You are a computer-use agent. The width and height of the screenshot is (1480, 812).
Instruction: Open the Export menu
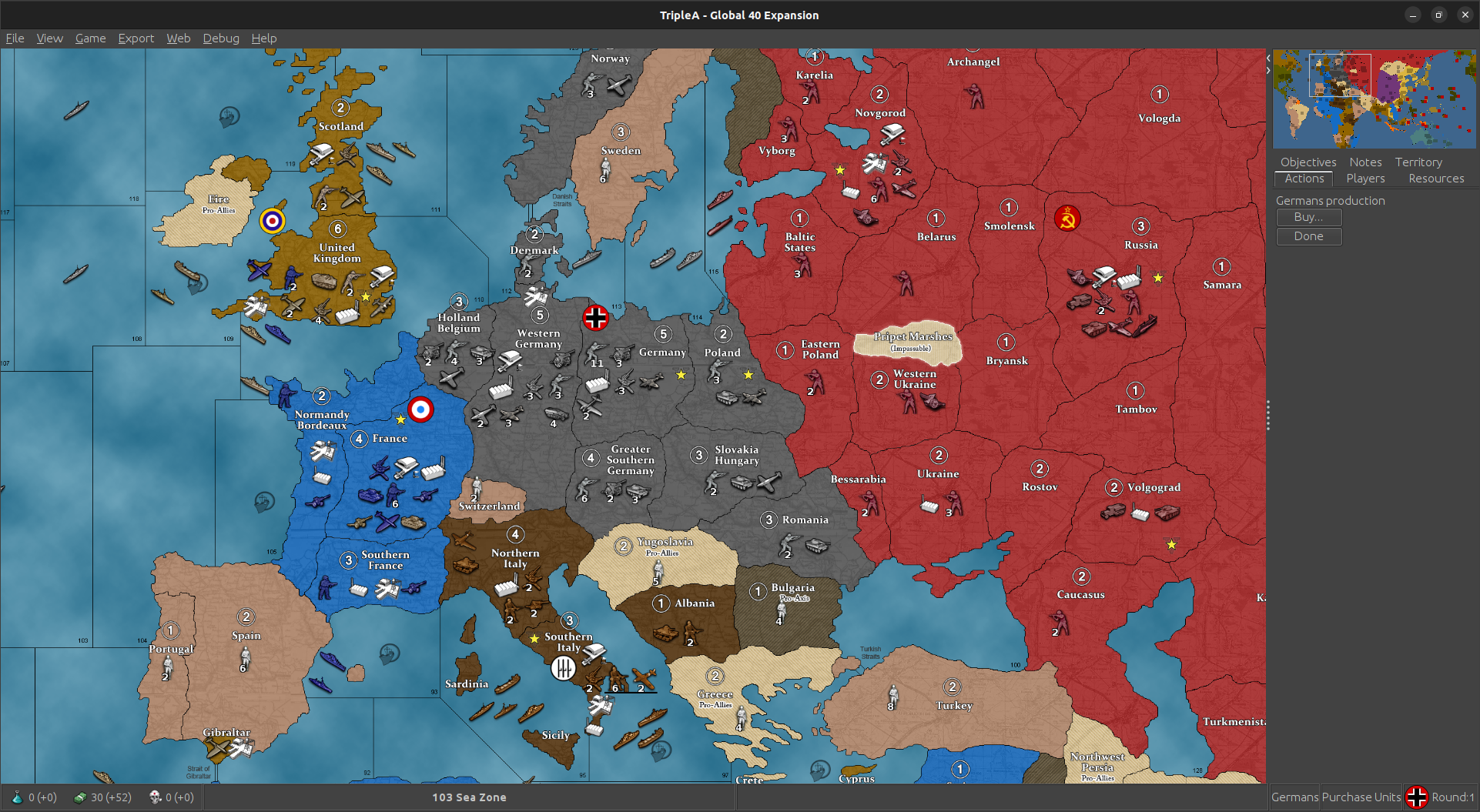pyautogui.click(x=136, y=38)
